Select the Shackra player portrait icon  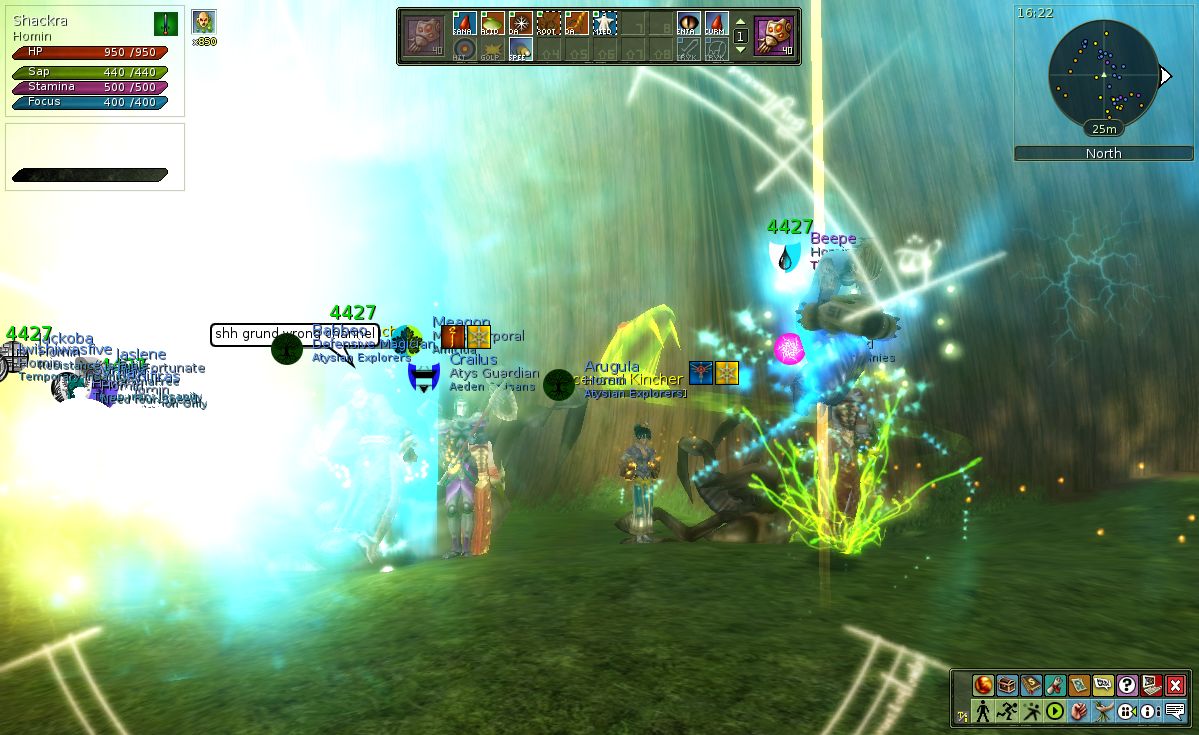(x=203, y=22)
